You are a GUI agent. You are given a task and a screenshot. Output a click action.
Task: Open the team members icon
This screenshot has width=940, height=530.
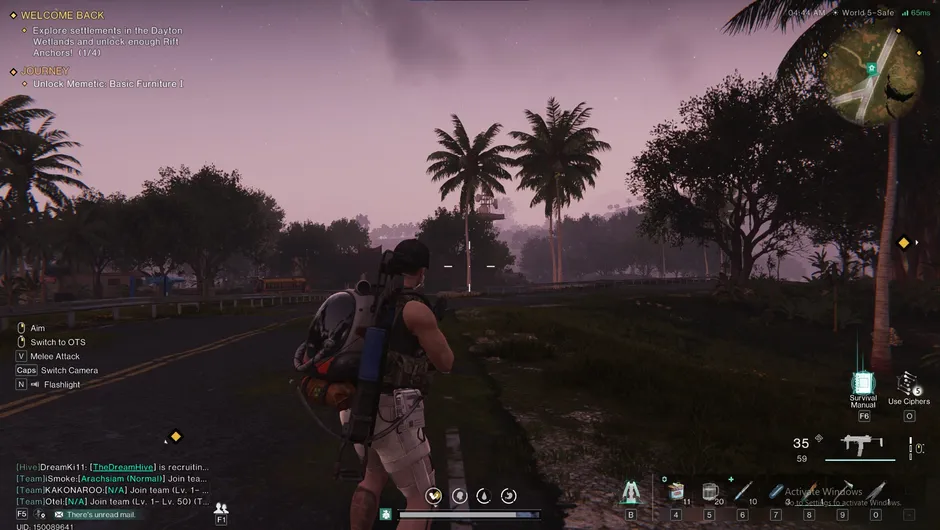pos(221,509)
